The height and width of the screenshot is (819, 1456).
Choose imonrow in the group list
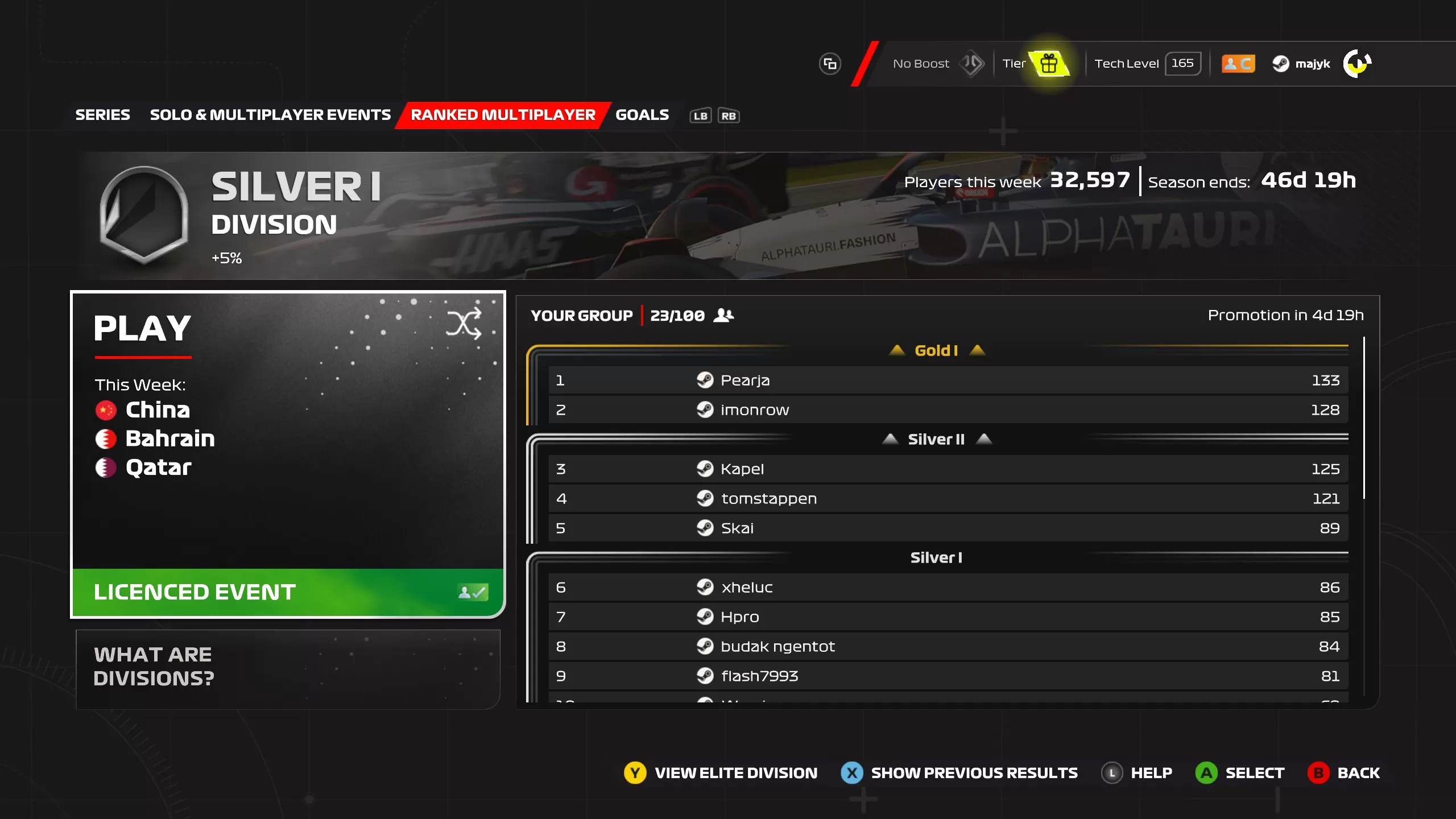coord(948,410)
